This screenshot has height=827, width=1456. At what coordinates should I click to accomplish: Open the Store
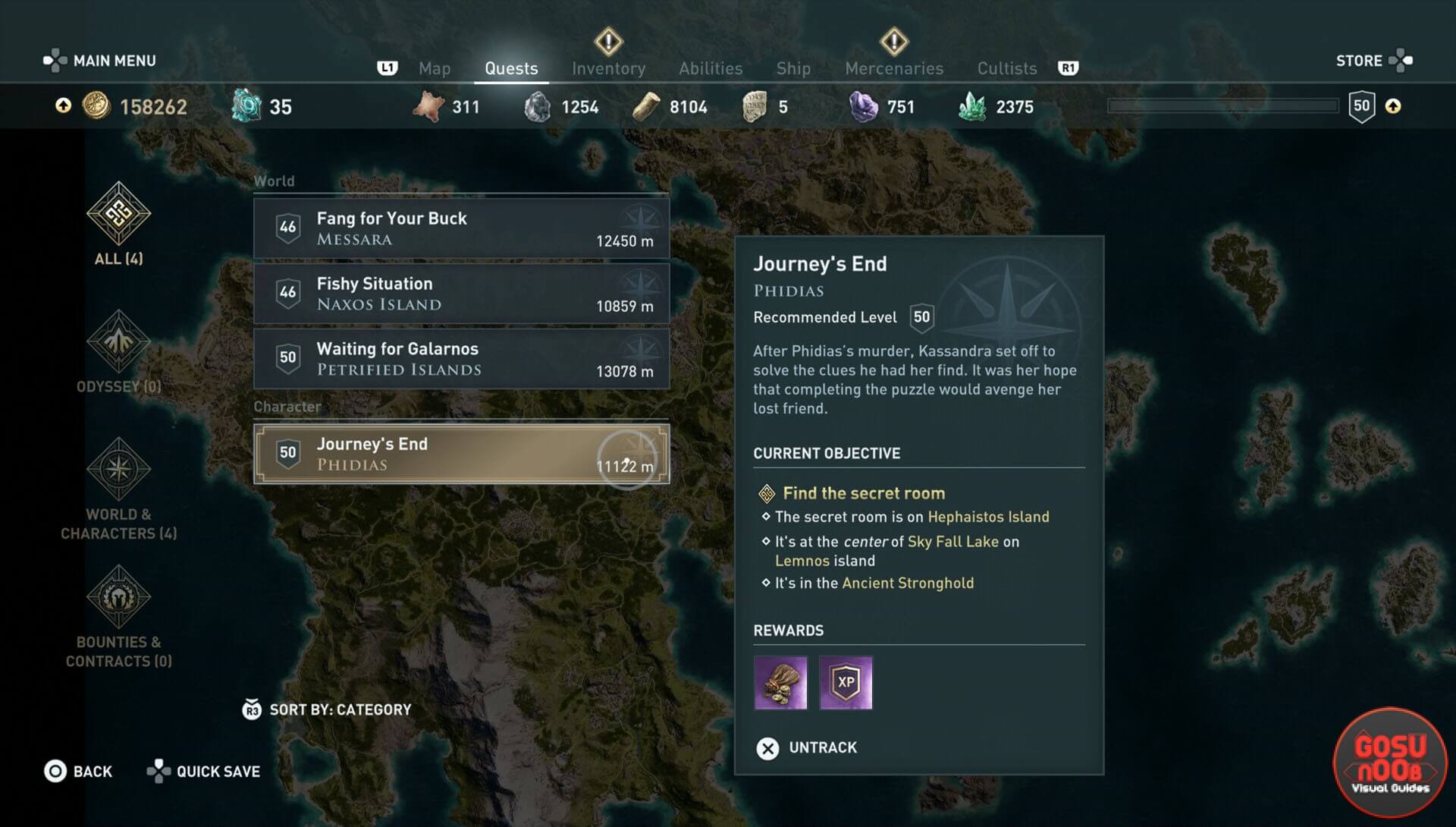1373,61
